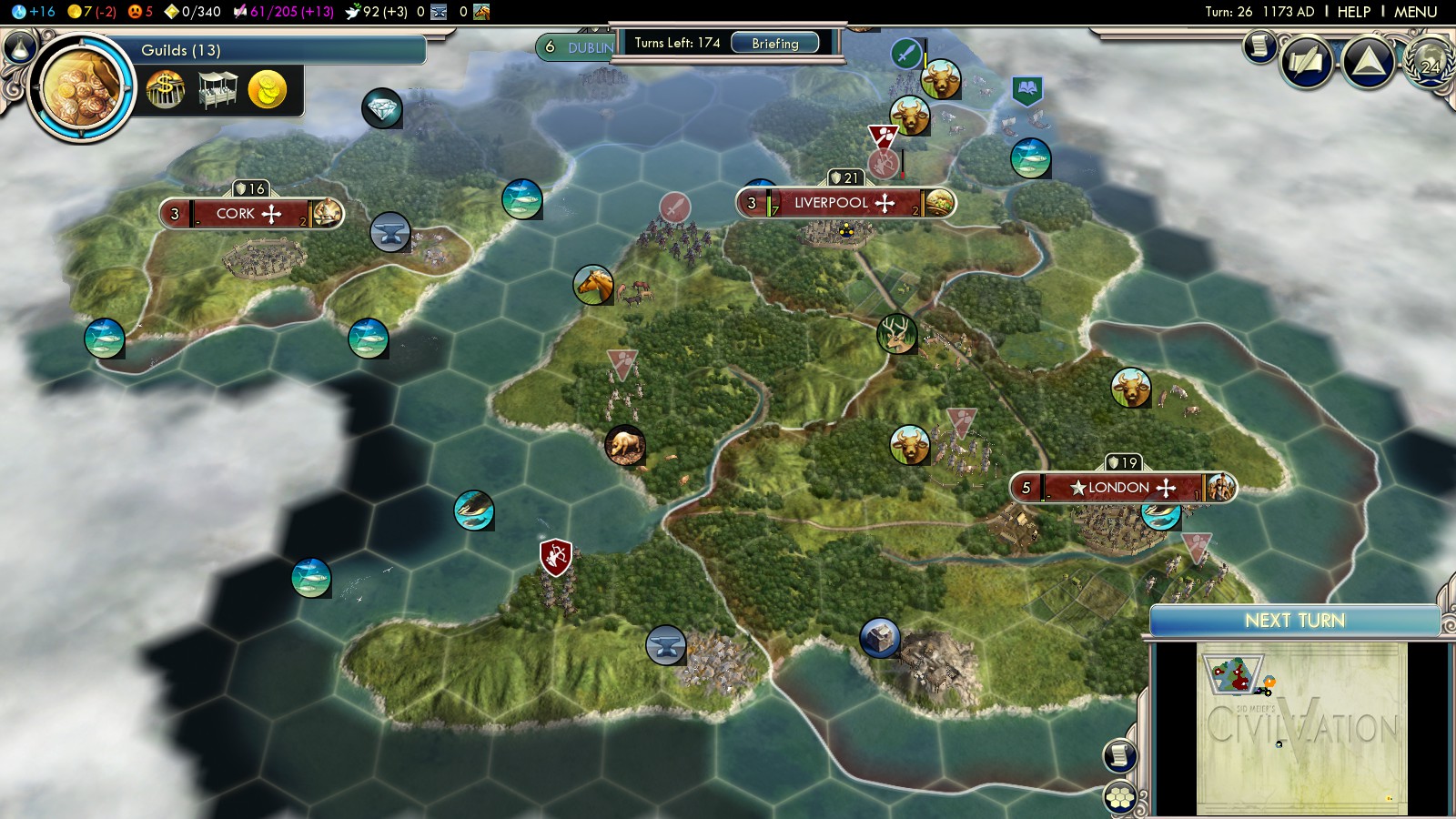The image size is (1456, 819).
Task: Show the scenario Briefing
Action: 774,44
